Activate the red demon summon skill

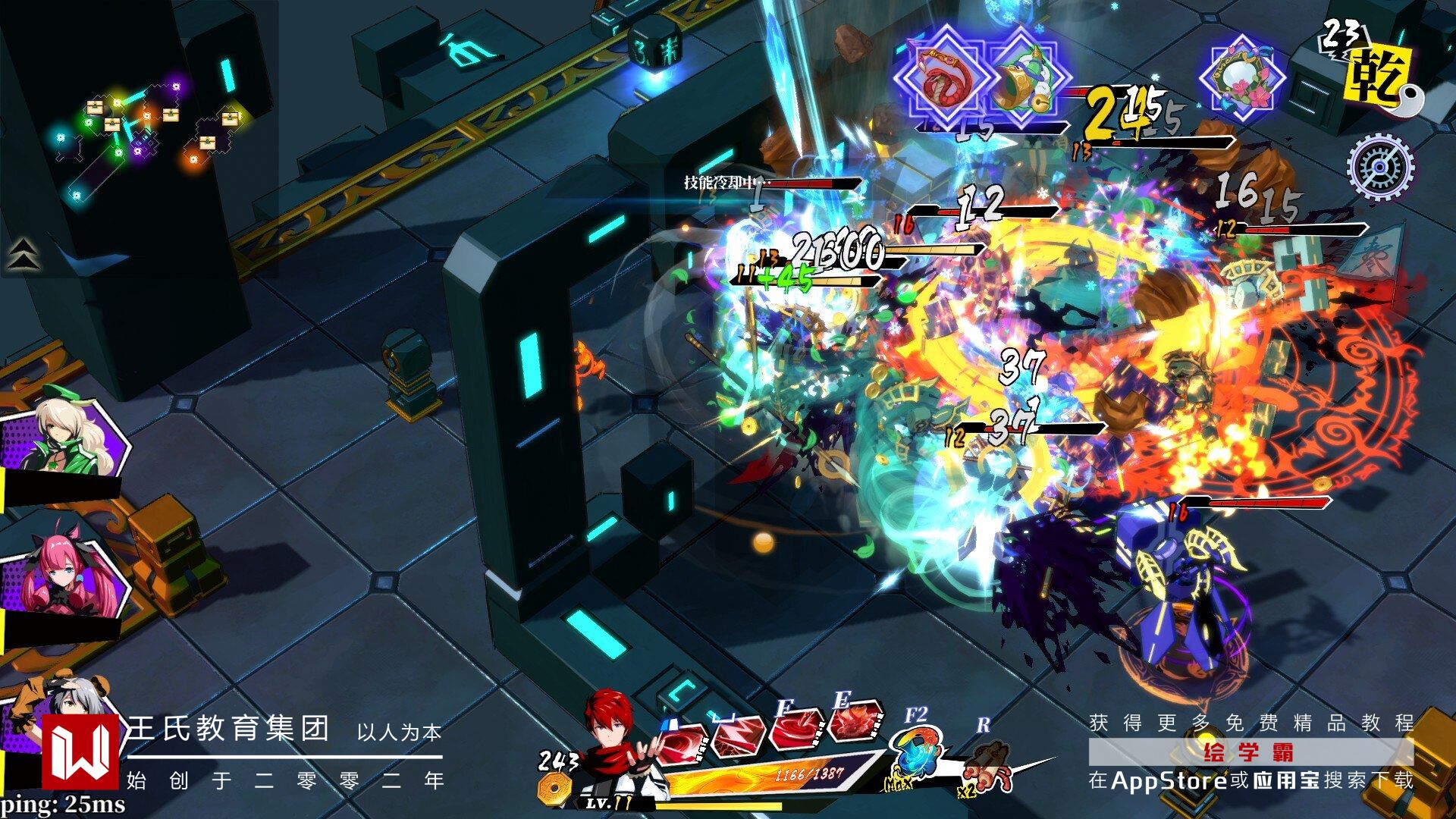coord(855,722)
